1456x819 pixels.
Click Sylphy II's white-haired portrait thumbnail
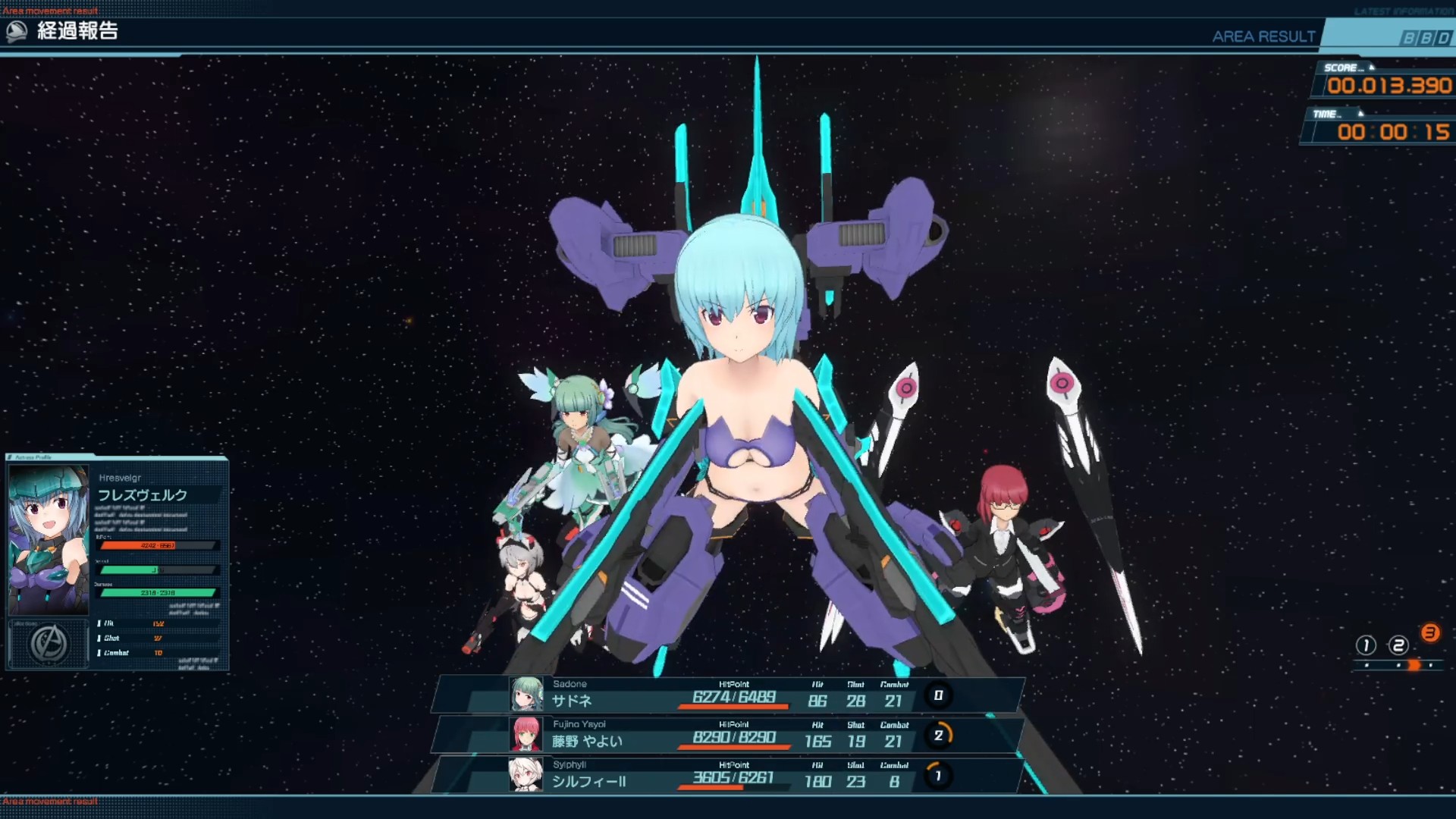526,775
